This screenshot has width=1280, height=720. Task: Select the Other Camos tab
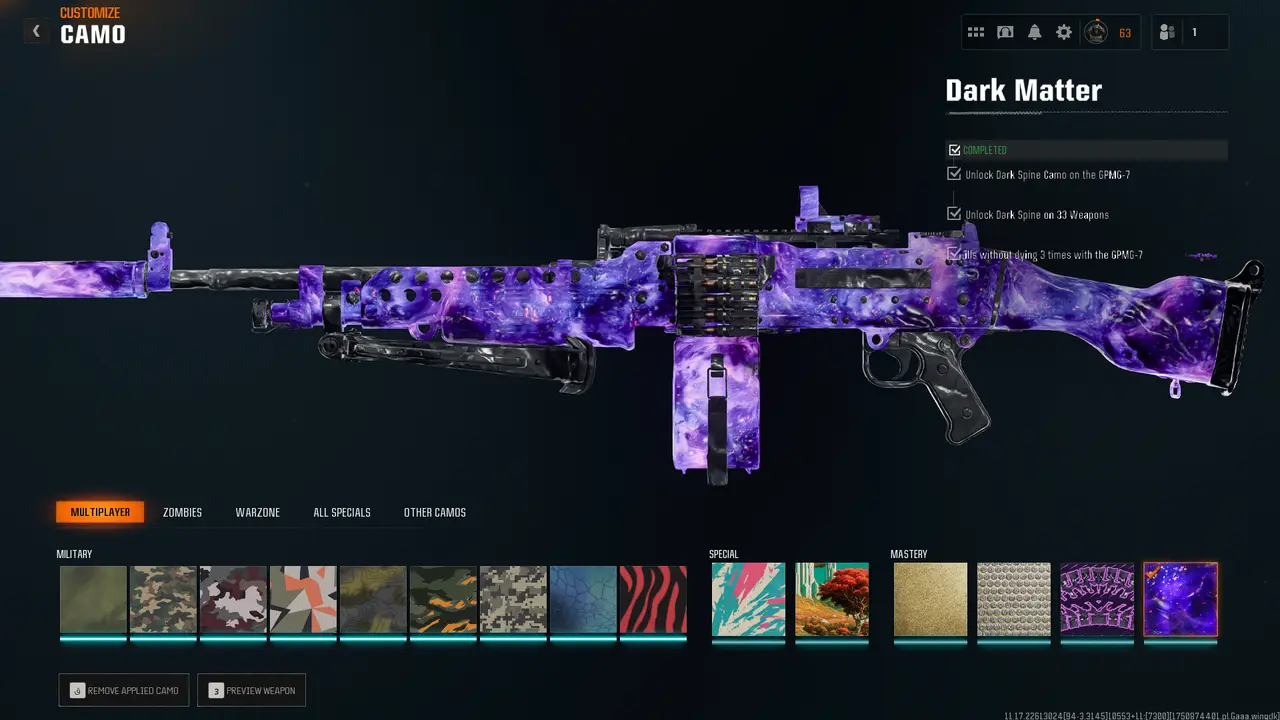tap(434, 512)
